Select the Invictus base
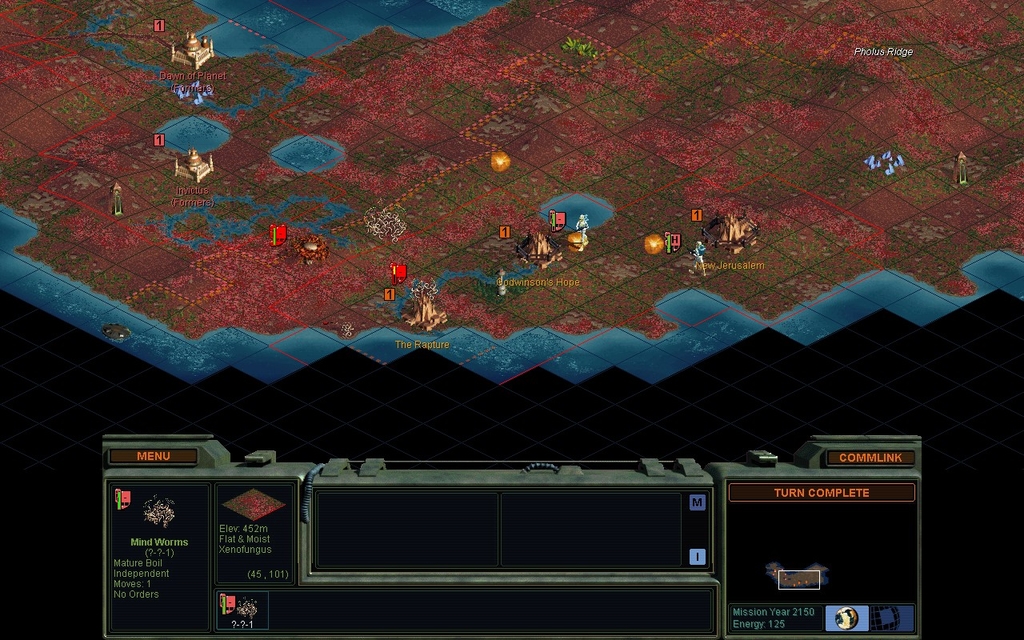The width and height of the screenshot is (1024, 640). 193,164
